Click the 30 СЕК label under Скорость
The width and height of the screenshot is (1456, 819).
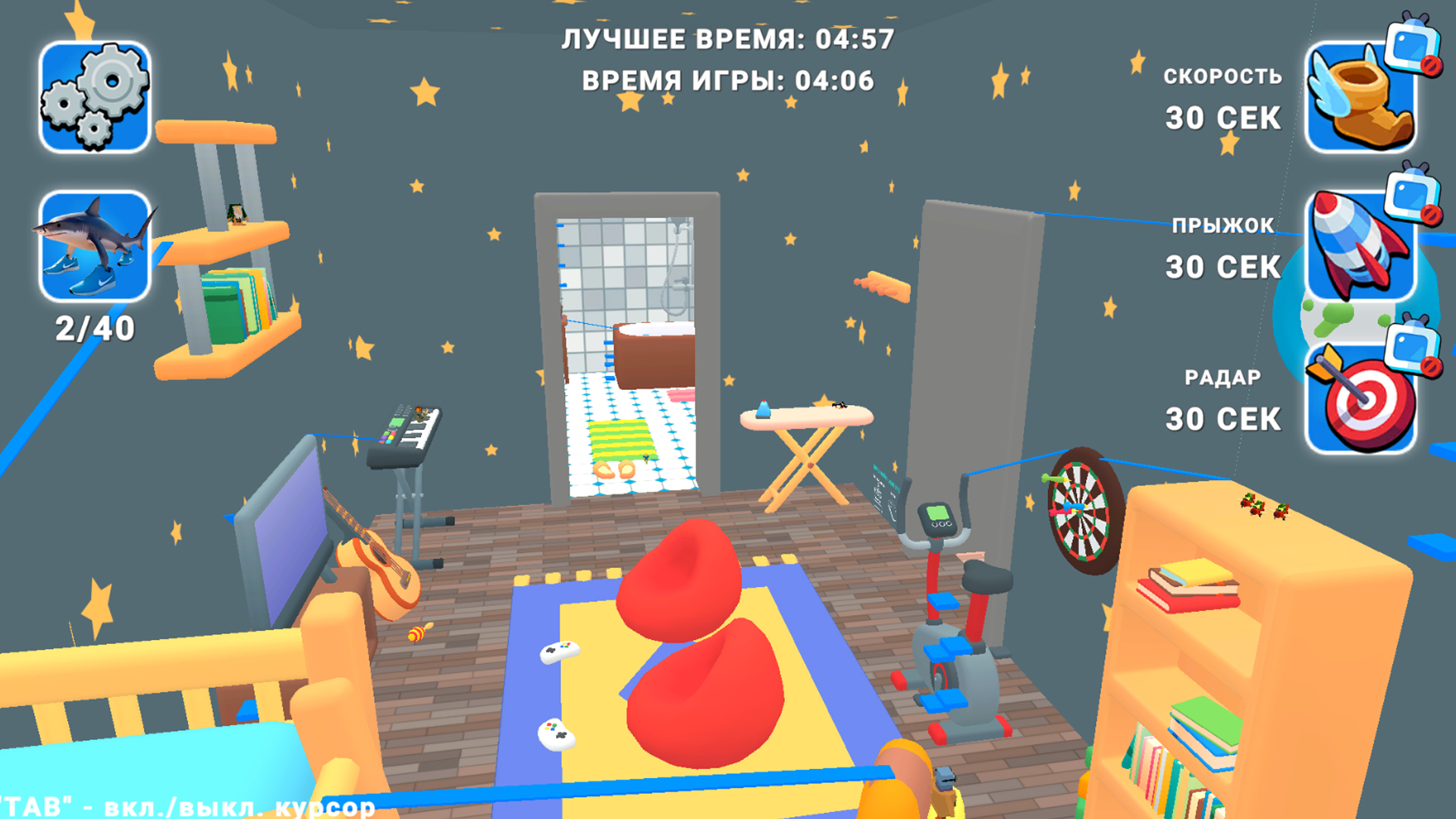(x=1222, y=118)
